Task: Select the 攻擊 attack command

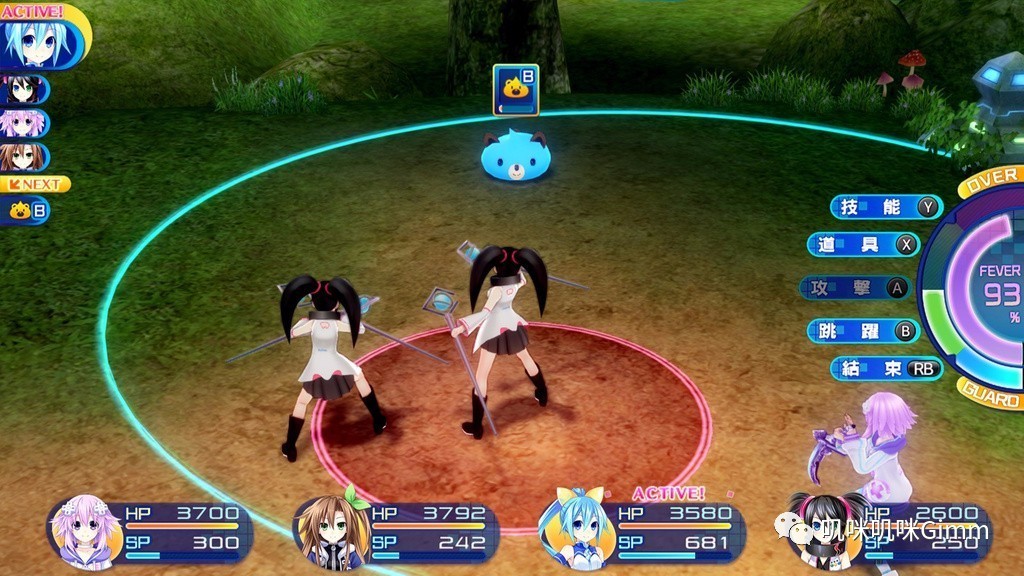Action: (855, 288)
